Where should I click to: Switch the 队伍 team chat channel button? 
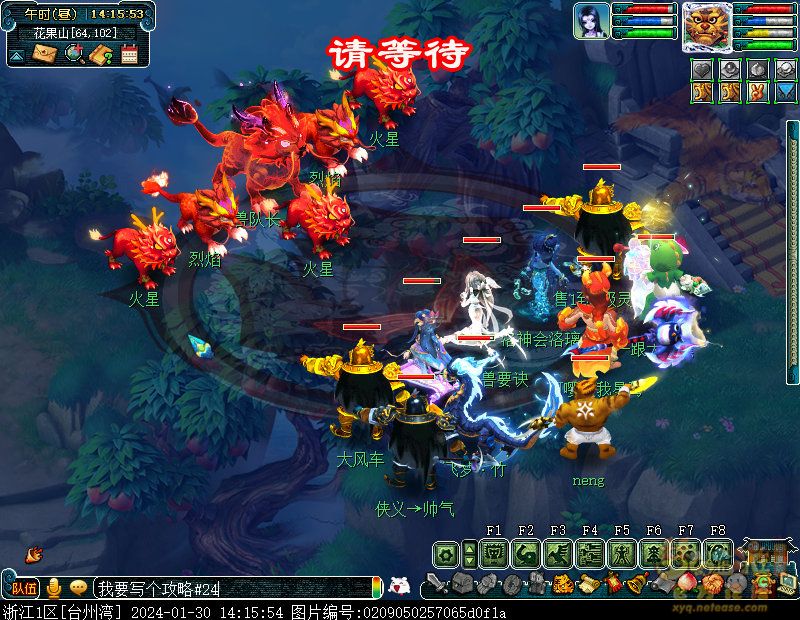coord(24,589)
